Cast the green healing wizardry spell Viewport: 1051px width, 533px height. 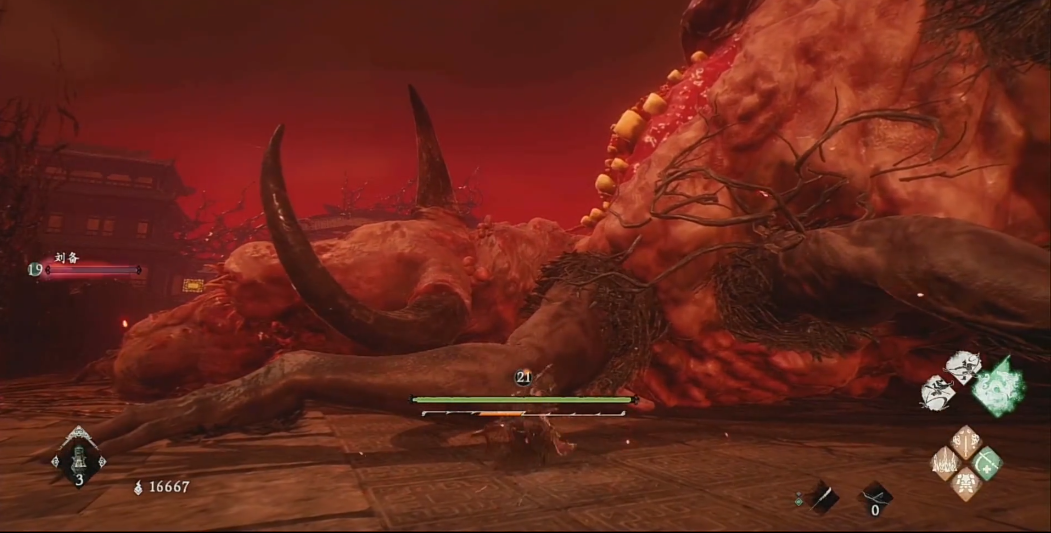click(987, 463)
